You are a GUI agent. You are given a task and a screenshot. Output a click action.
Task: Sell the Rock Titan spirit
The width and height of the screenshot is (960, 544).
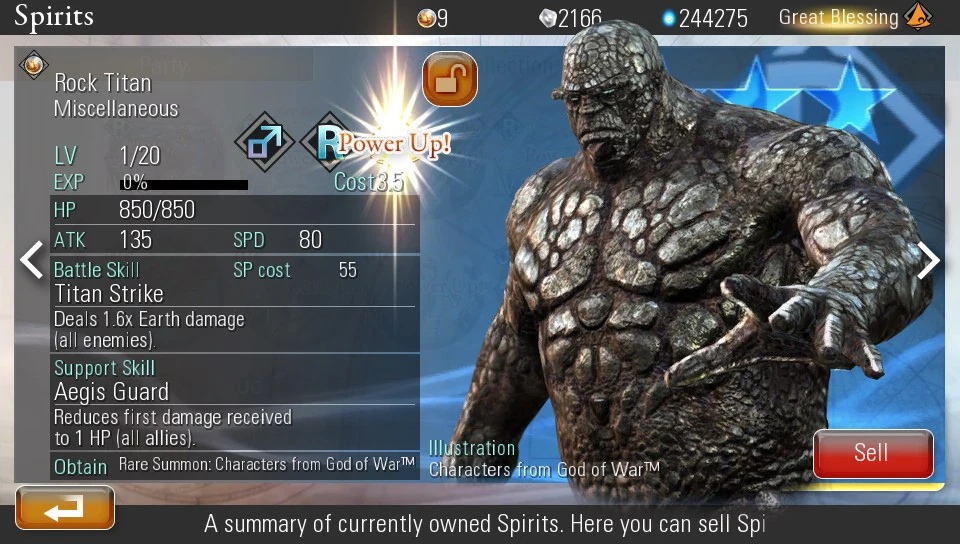tap(873, 453)
